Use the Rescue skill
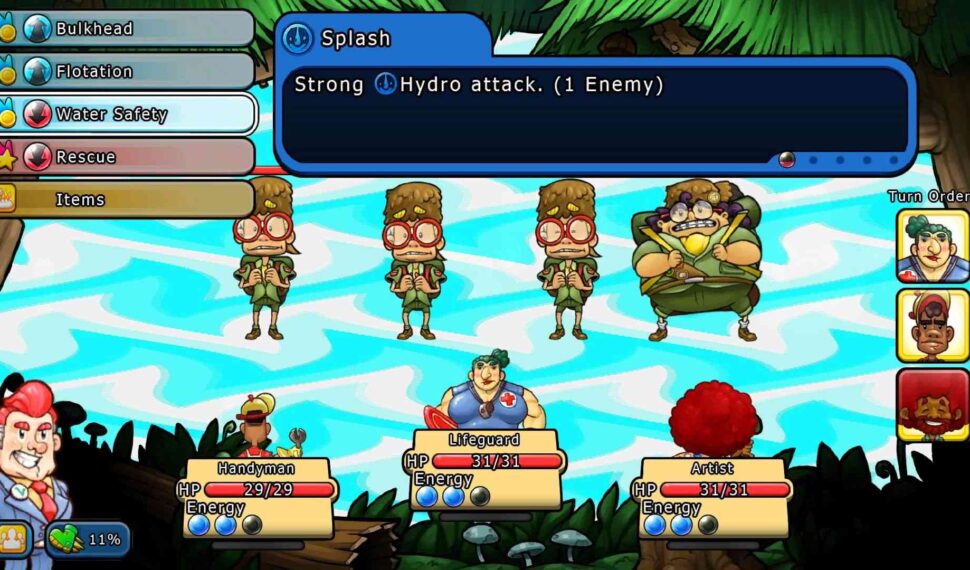The height and width of the screenshot is (570, 970). tap(130, 157)
